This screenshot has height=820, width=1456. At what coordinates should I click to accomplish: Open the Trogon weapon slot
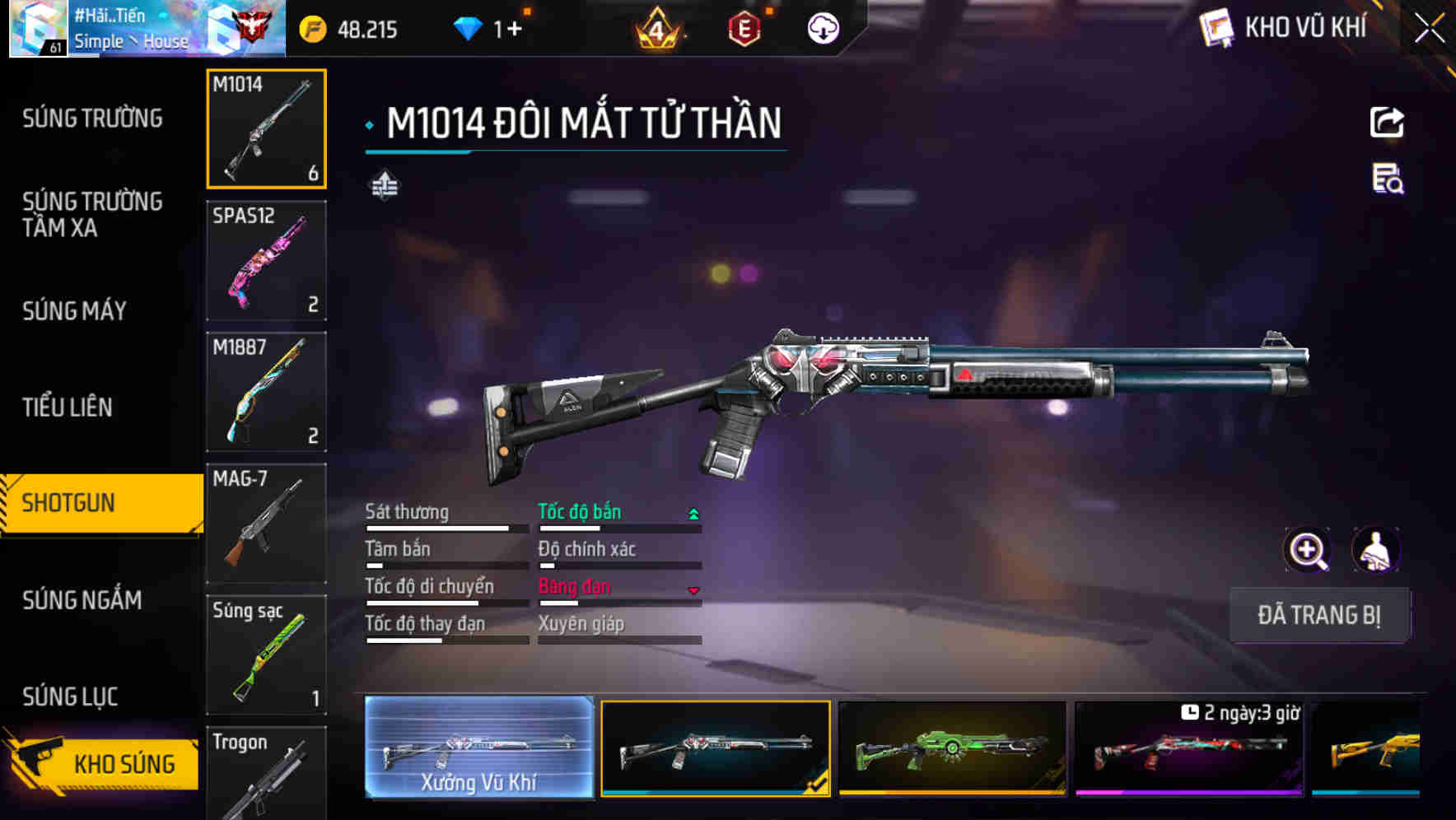pyautogui.click(x=266, y=773)
